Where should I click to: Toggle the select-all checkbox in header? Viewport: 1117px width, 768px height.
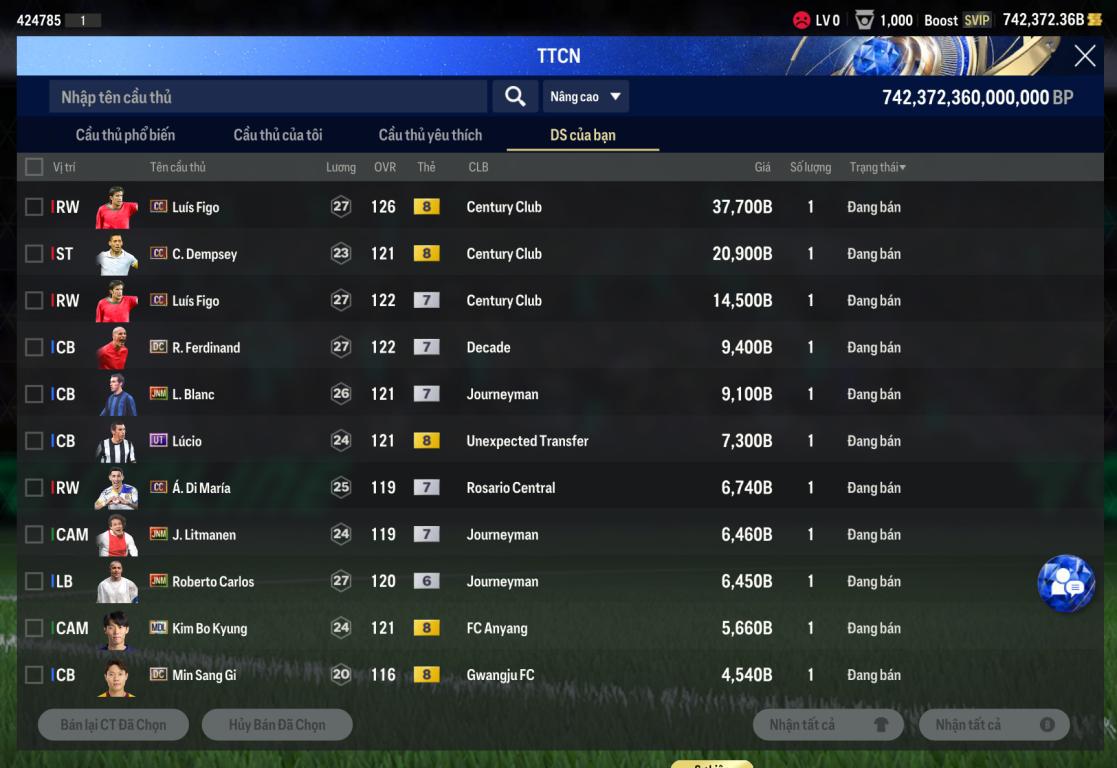point(34,167)
